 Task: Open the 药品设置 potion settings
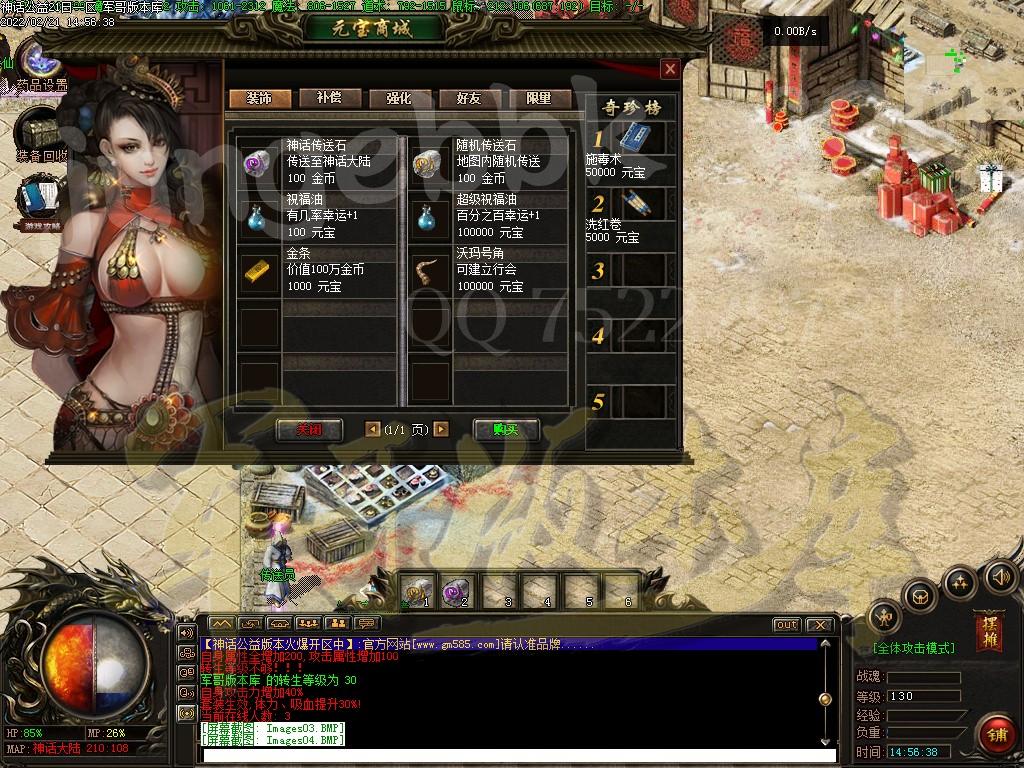[x=40, y=62]
